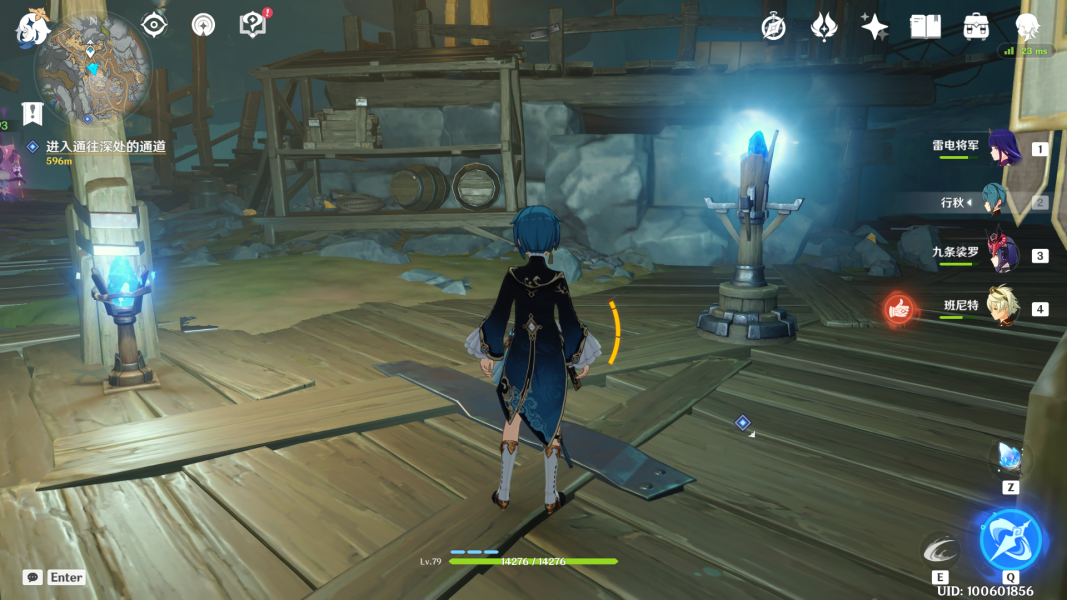This screenshot has width=1067, height=600.
Task: Click the eye-in-compass icon above the minimap
Action: pyautogui.click(x=154, y=25)
